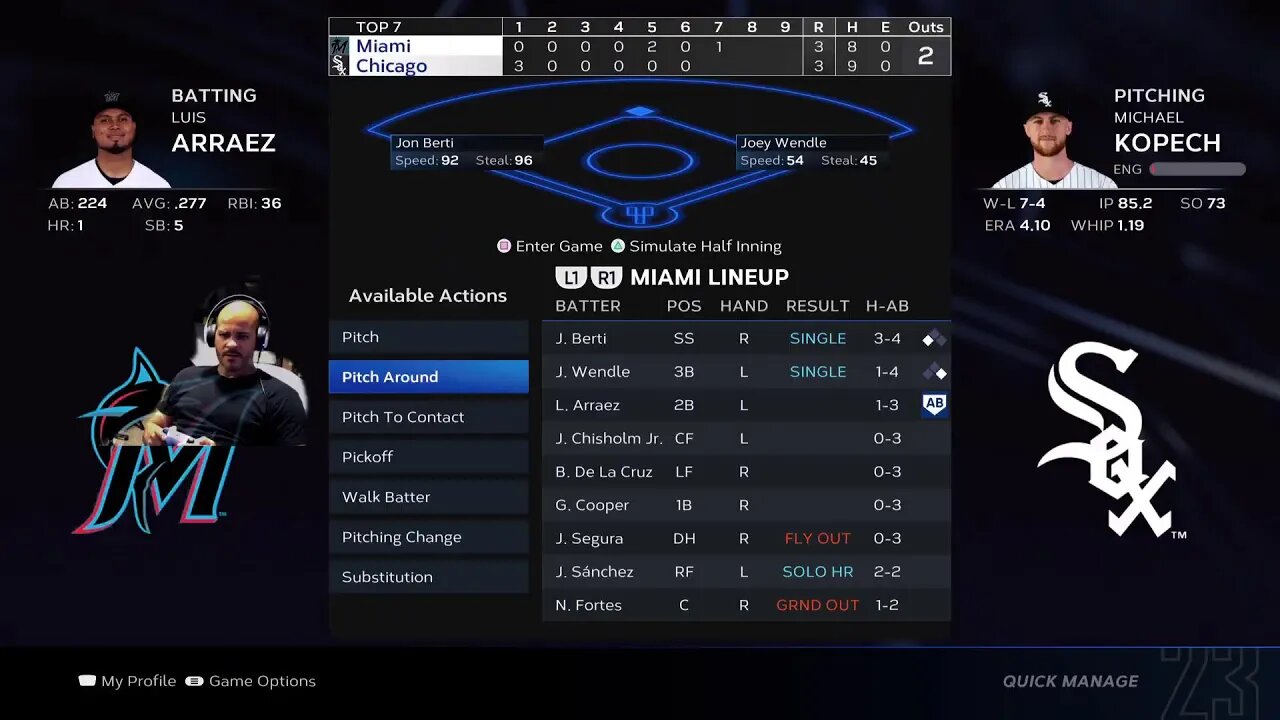Open the Pitching Change action
The height and width of the screenshot is (720, 1280).
pyautogui.click(x=428, y=537)
